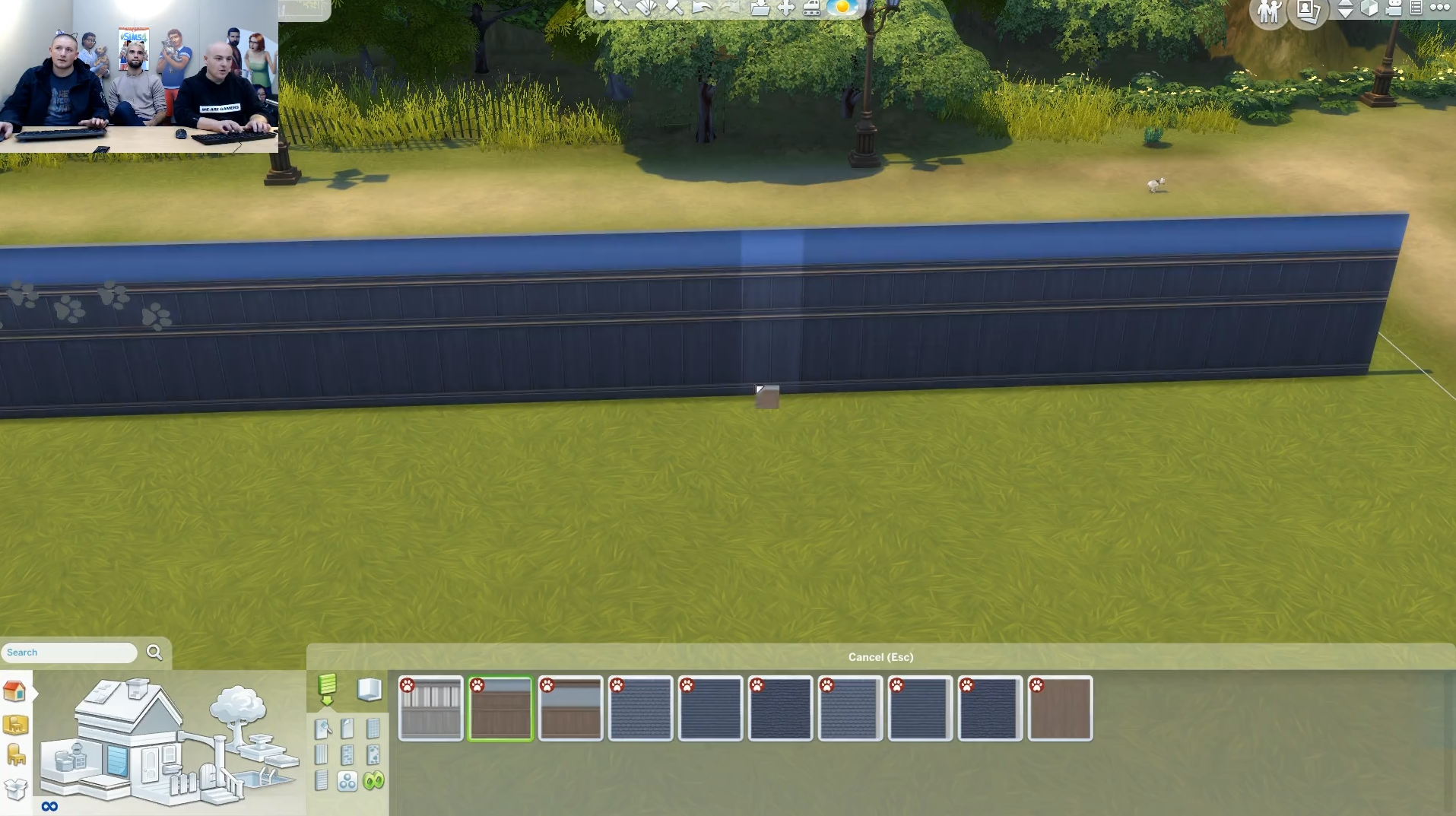Screen dimensions: 1456x816
Task: Open the three-dots options menu
Action: pyautogui.click(x=1440, y=8)
